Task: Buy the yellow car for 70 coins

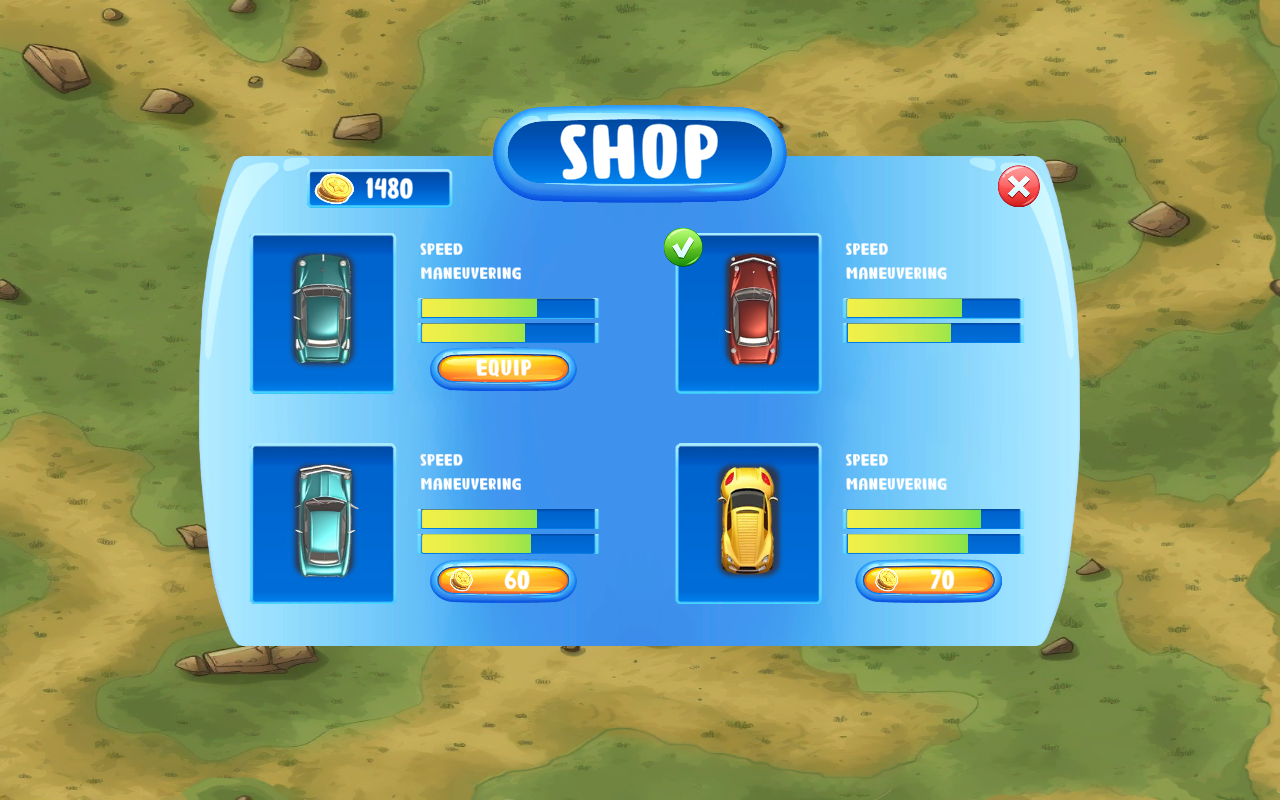Action: tap(928, 581)
